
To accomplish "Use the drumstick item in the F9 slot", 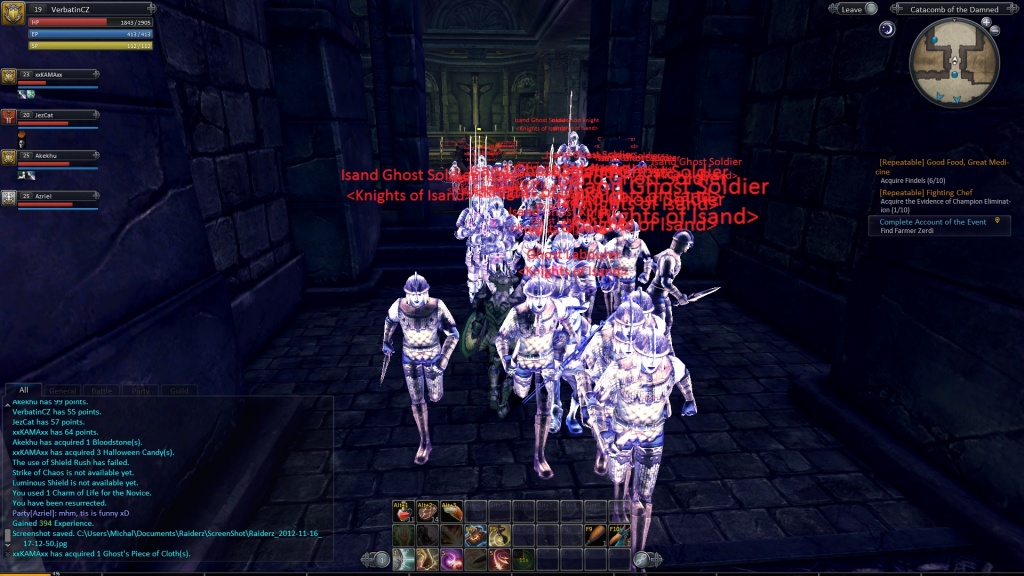I will click(x=594, y=534).
